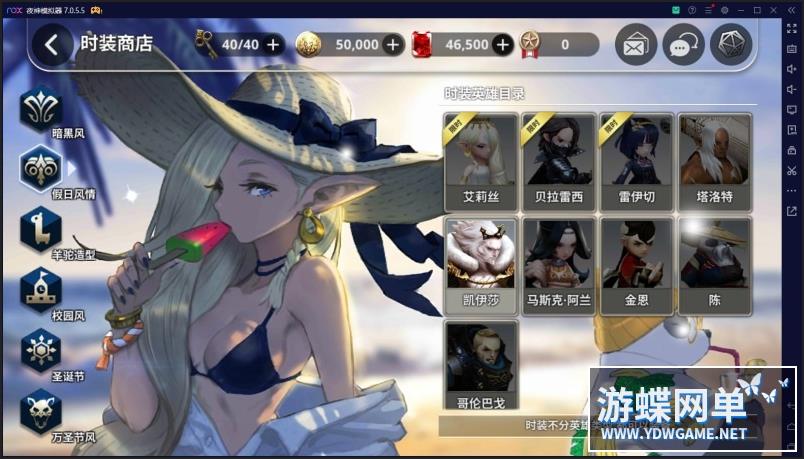
Task: Select the 假日风情 costume category
Action: click(x=41, y=167)
